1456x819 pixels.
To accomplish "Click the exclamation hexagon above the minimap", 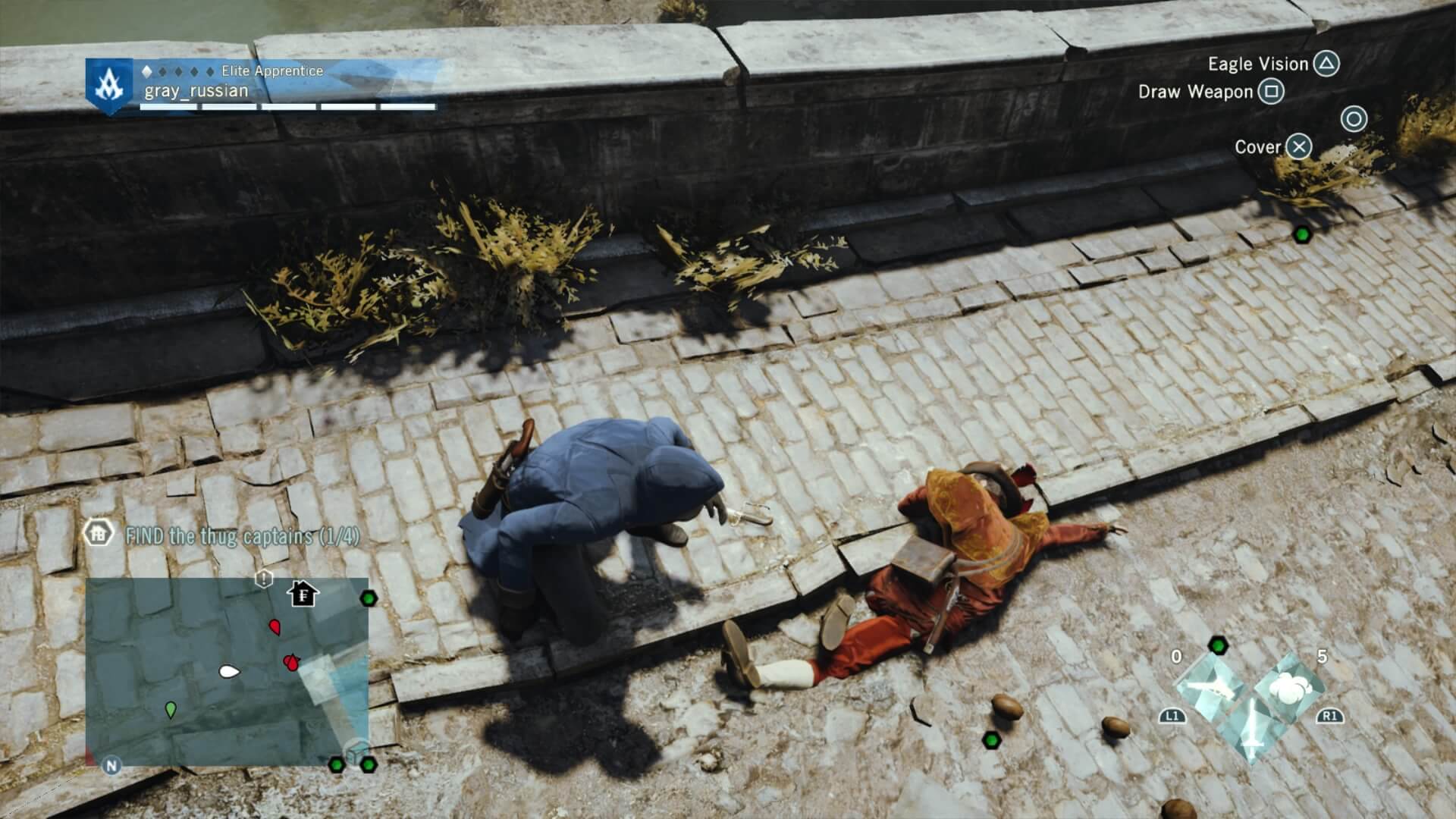I will (x=263, y=578).
